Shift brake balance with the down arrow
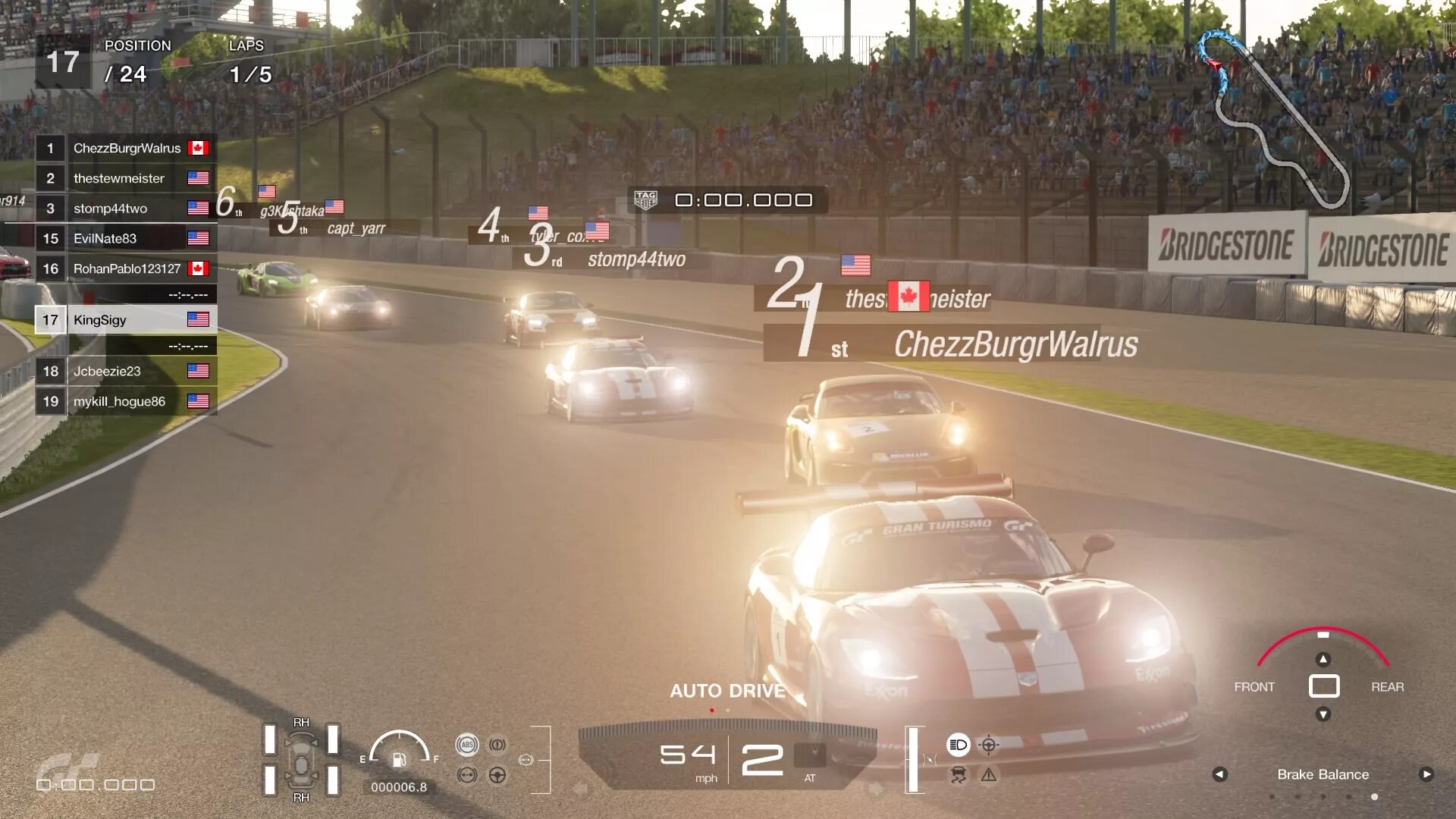1456x819 pixels. [1323, 714]
